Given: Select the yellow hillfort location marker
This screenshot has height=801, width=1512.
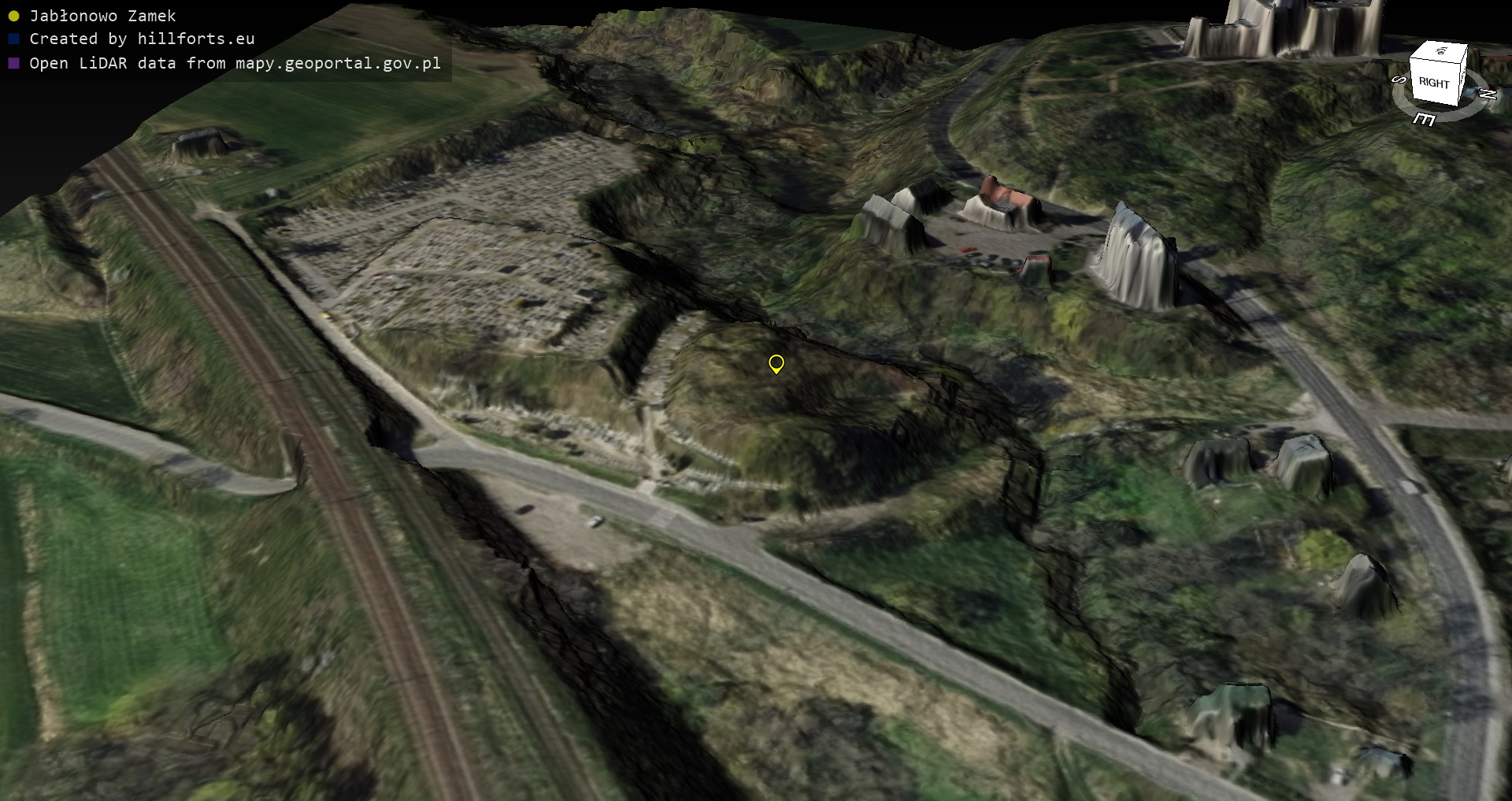Looking at the screenshot, I should click(776, 363).
